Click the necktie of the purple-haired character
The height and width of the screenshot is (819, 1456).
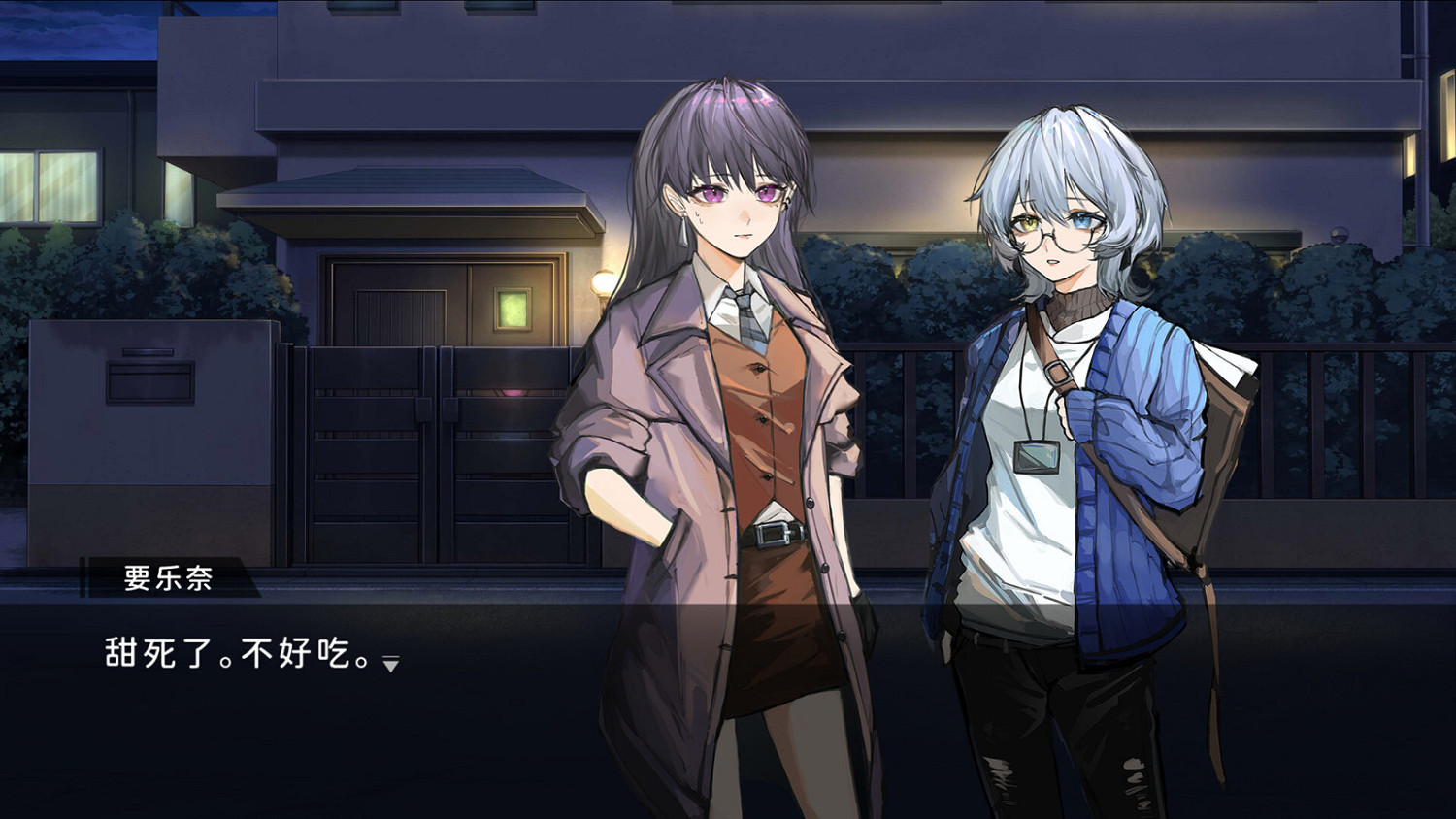pyautogui.click(x=747, y=320)
